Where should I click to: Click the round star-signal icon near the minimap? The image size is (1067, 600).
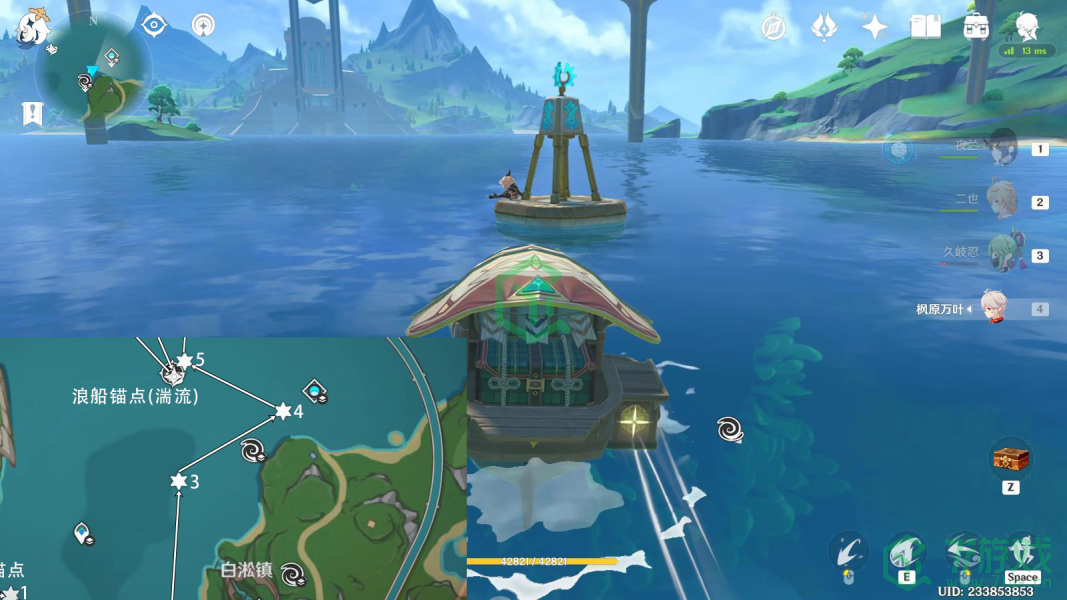point(204,25)
